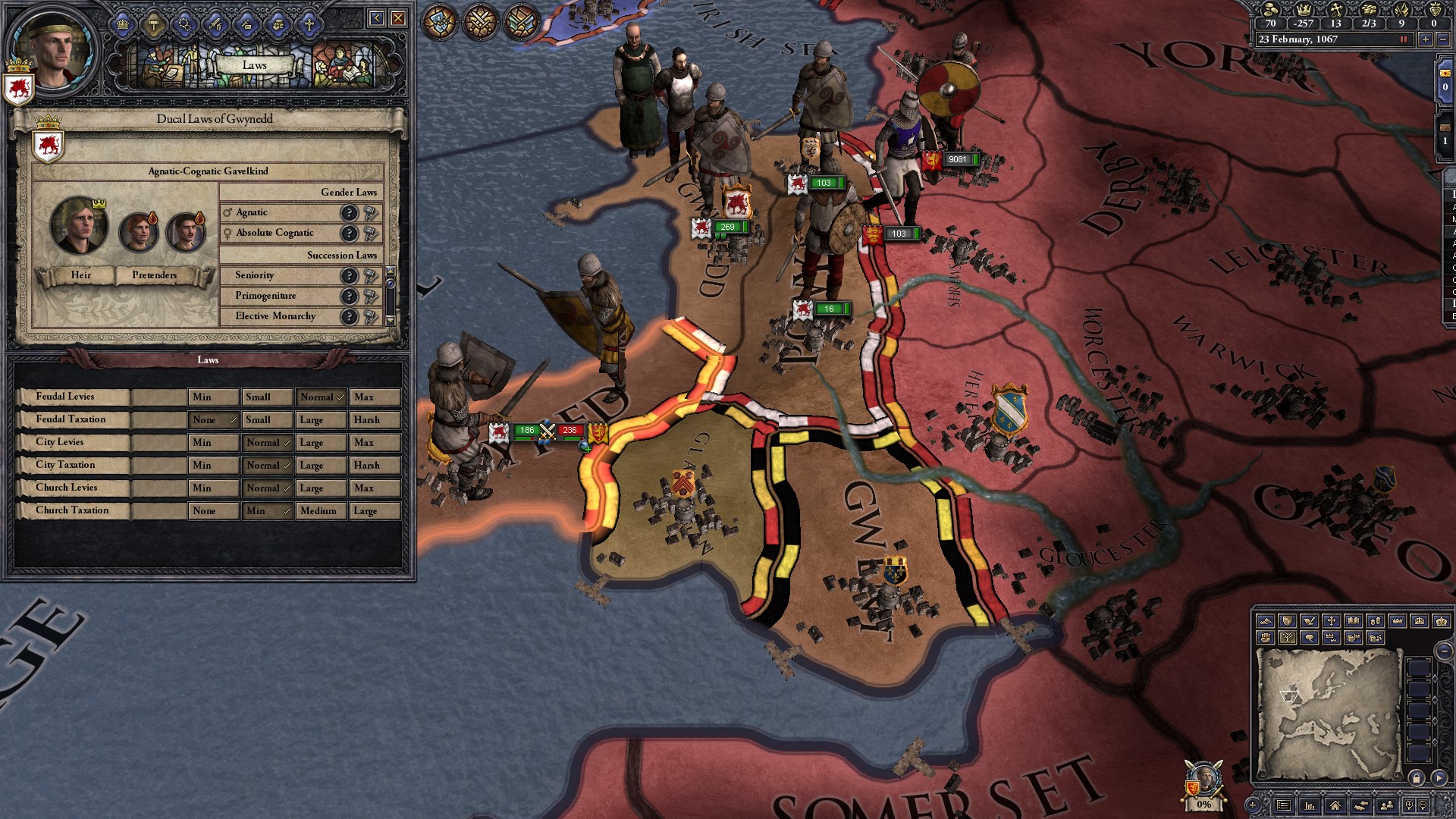This screenshot has height=819, width=1456.
Task: Set Feudal Taxation to Harsh
Action: [x=374, y=420]
